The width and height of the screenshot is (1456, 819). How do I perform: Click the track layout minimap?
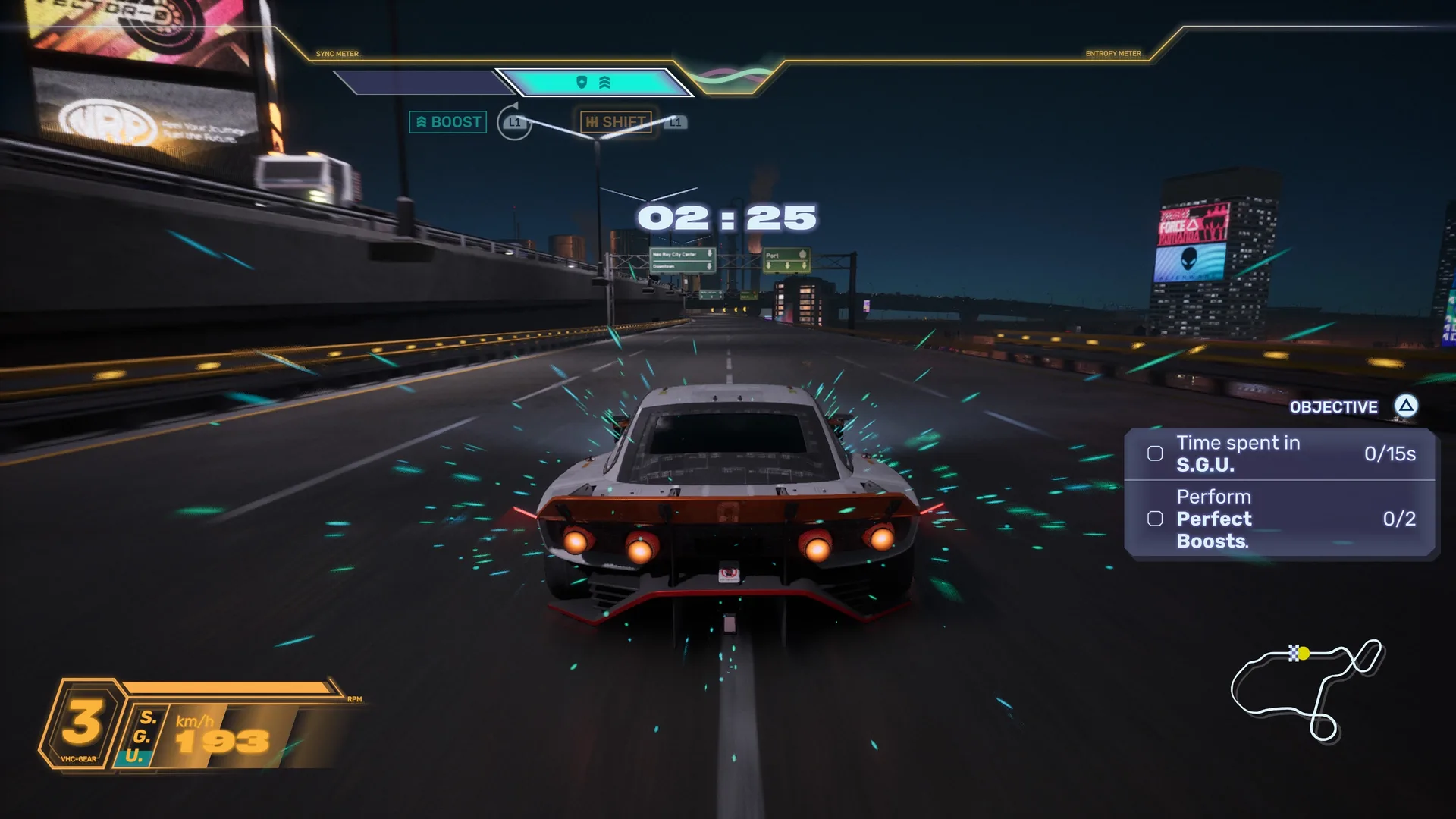coord(1307,688)
